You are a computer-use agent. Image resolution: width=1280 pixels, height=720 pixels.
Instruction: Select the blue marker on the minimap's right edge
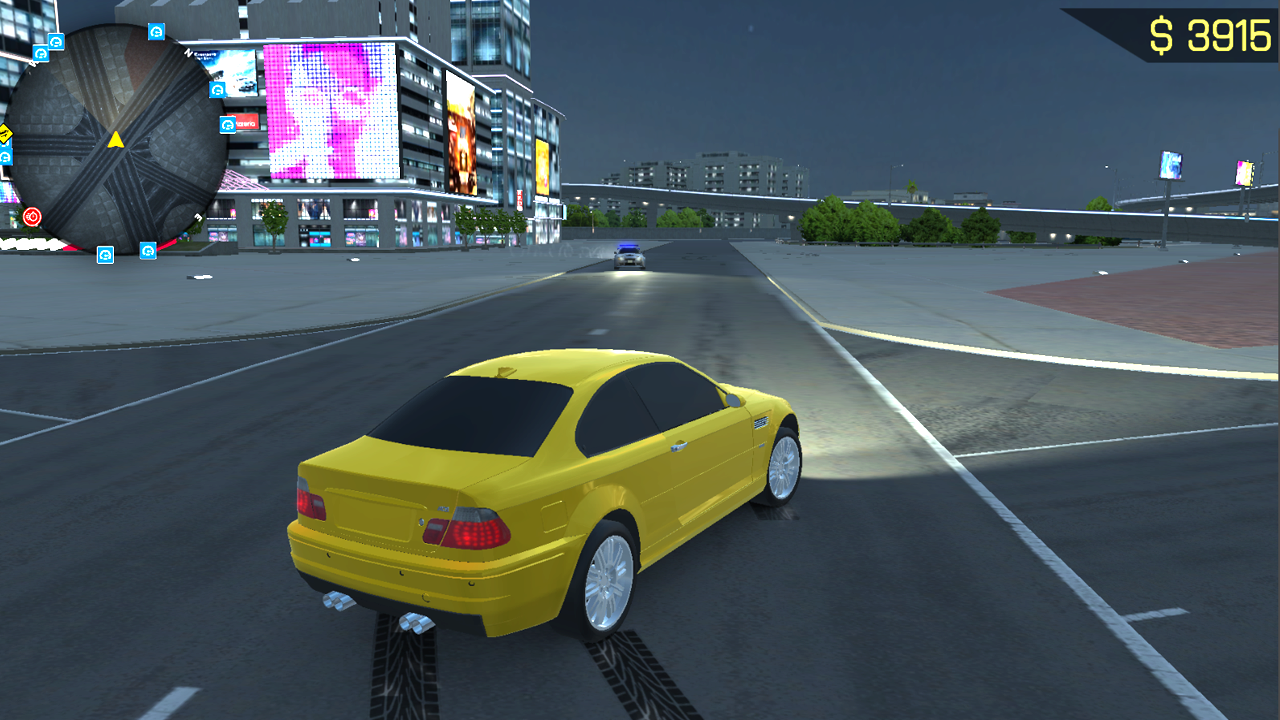[216, 89]
